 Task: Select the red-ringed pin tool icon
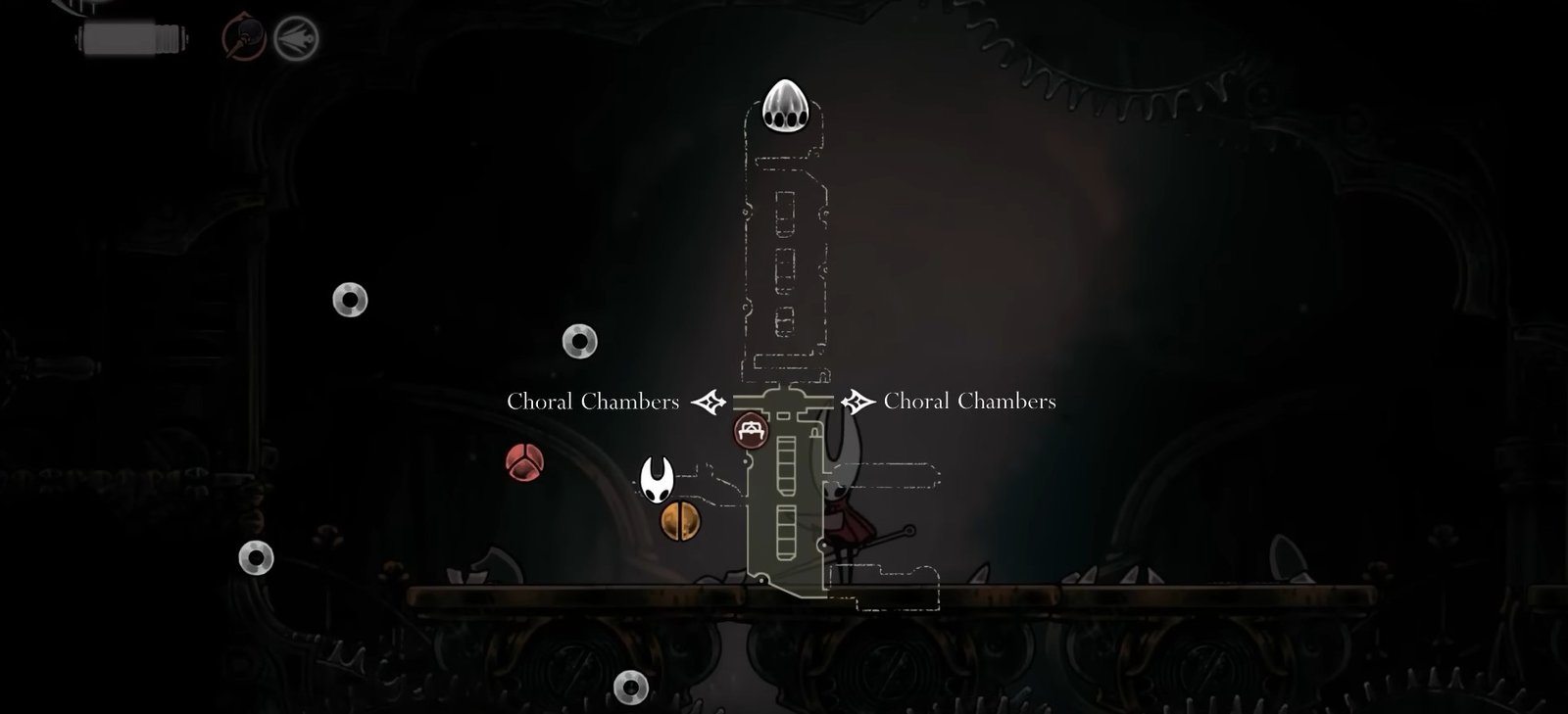243,38
